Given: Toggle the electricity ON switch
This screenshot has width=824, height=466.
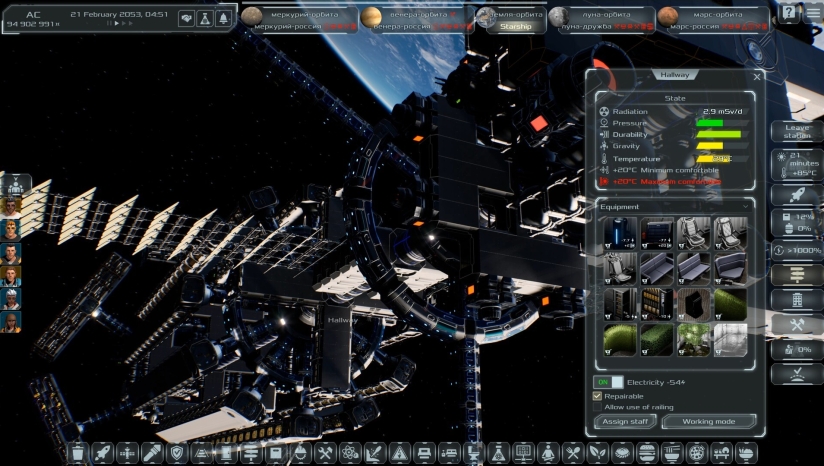Looking at the screenshot, I should tap(610, 382).
